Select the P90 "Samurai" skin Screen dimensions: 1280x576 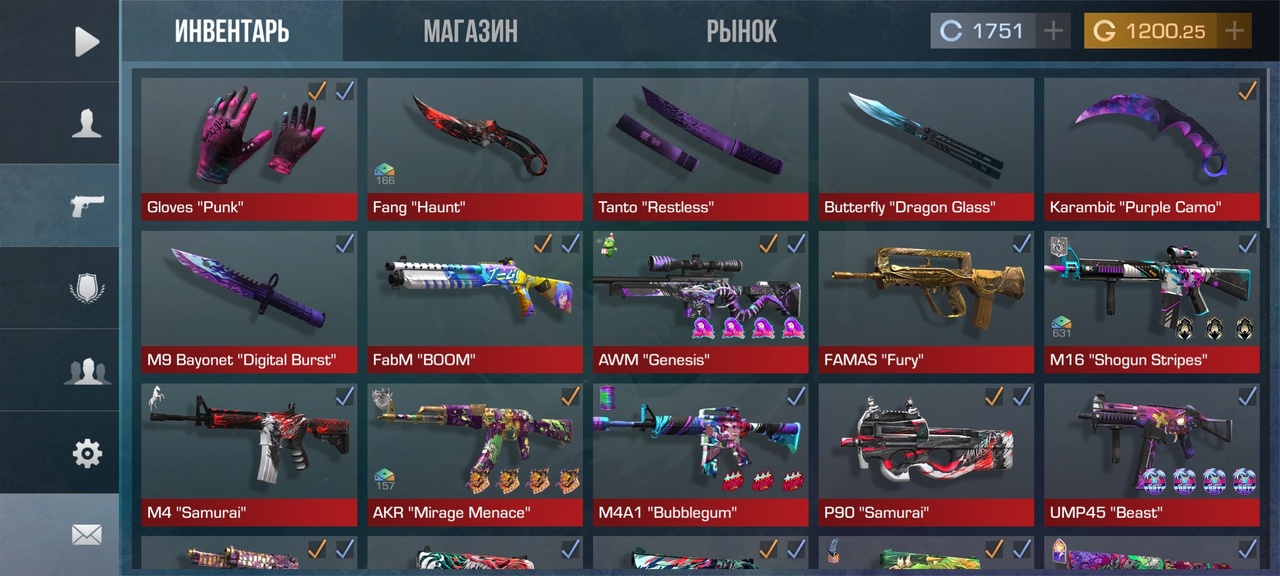tap(926, 454)
